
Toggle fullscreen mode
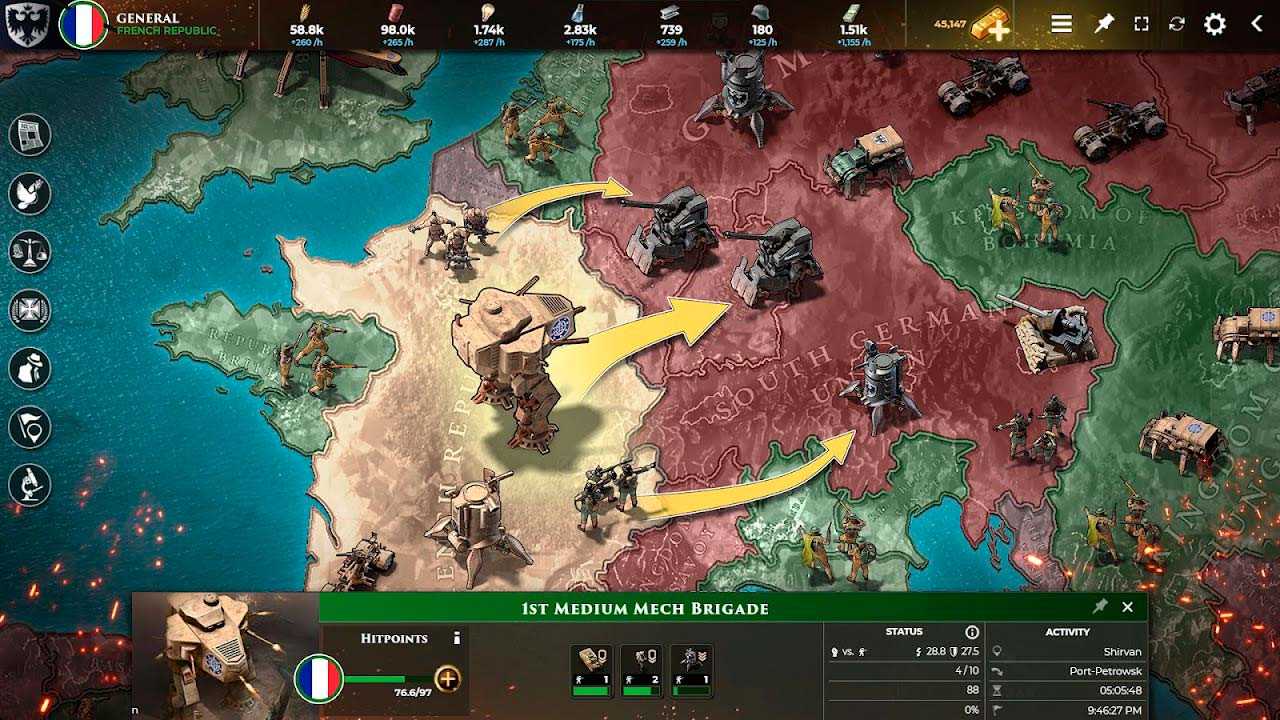[x=1141, y=24]
